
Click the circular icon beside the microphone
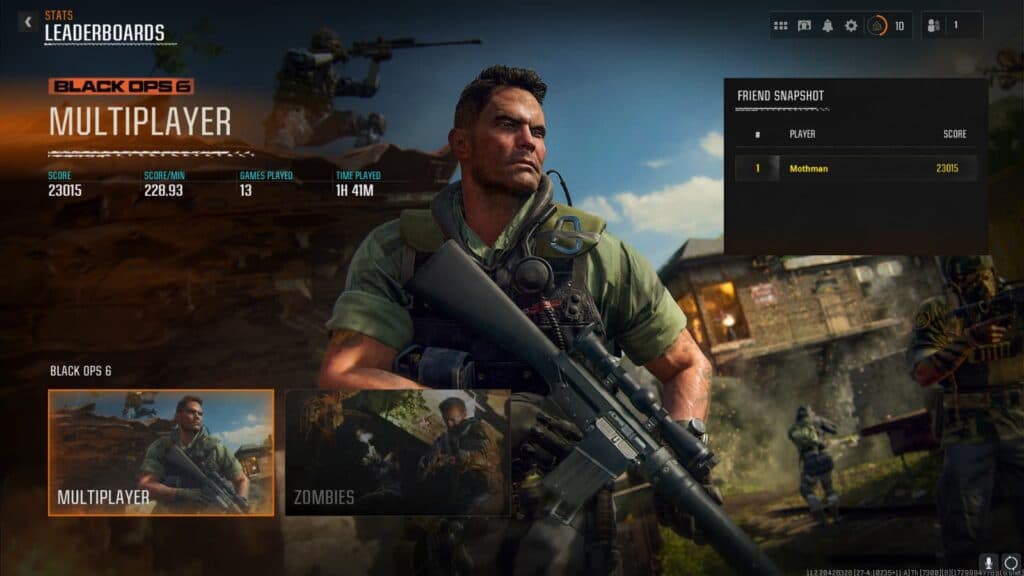[x=1010, y=562]
